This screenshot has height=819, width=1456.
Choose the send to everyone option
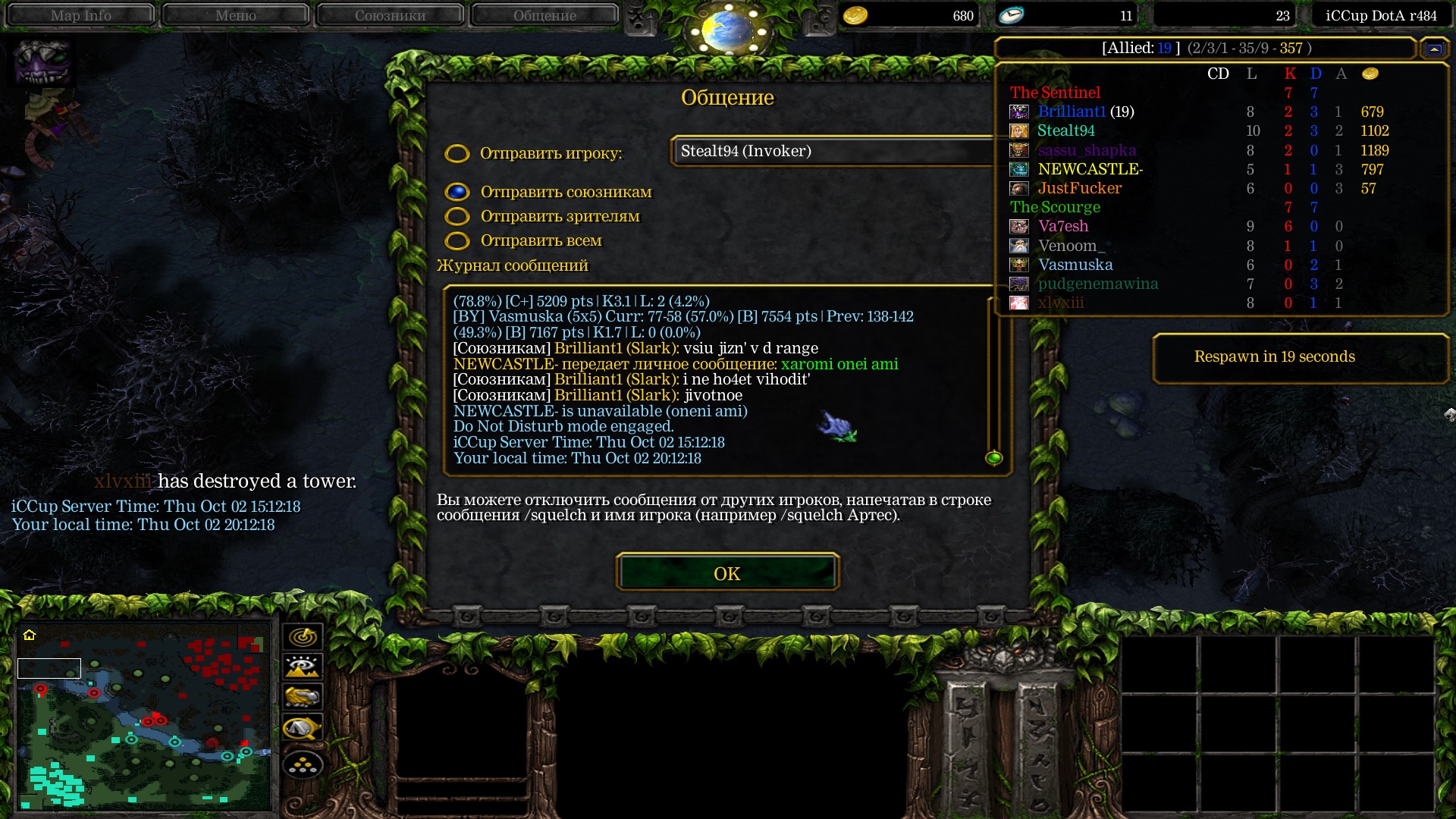click(457, 241)
